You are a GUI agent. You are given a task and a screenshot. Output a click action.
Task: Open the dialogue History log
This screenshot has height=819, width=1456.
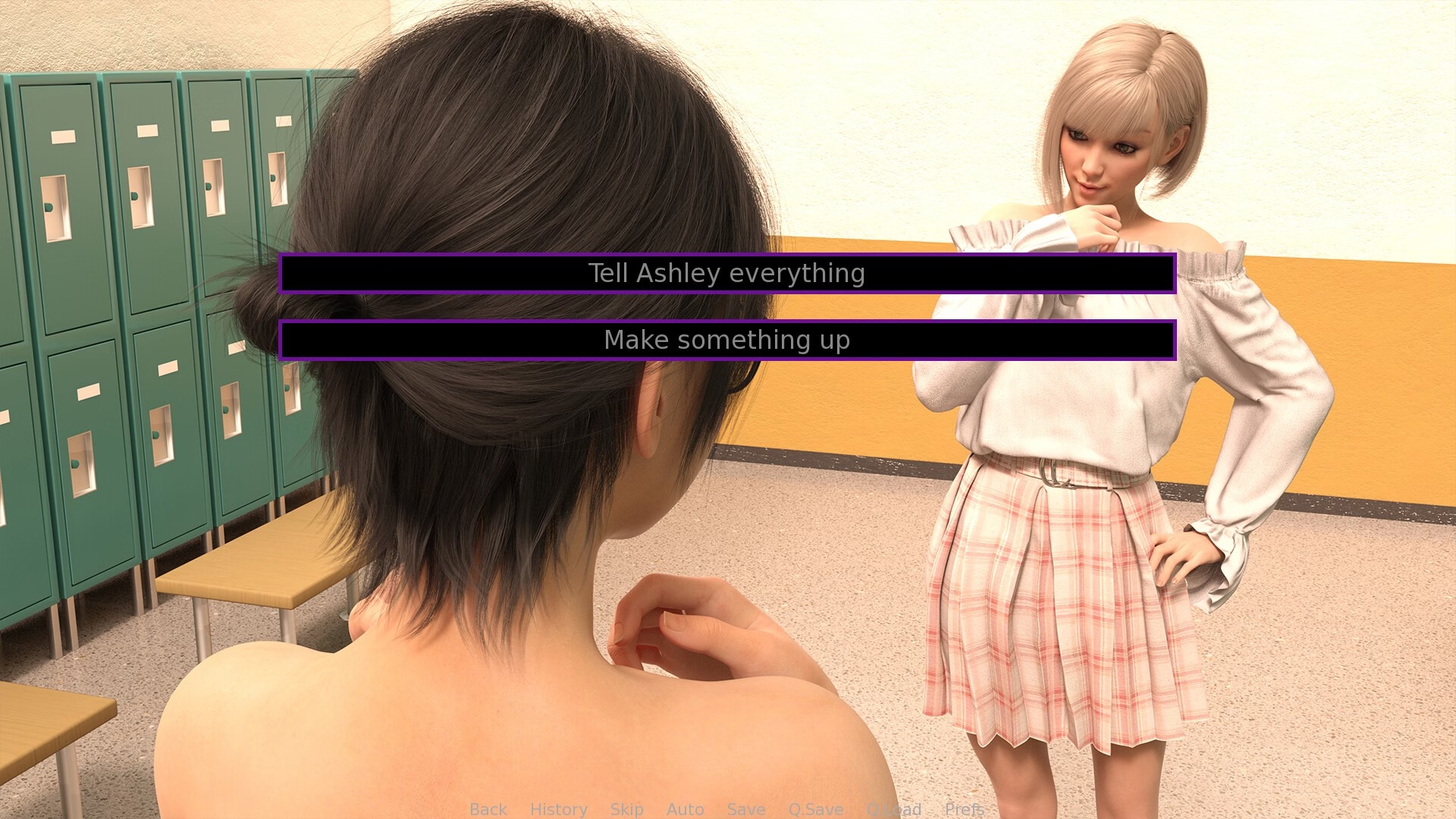pyautogui.click(x=558, y=809)
